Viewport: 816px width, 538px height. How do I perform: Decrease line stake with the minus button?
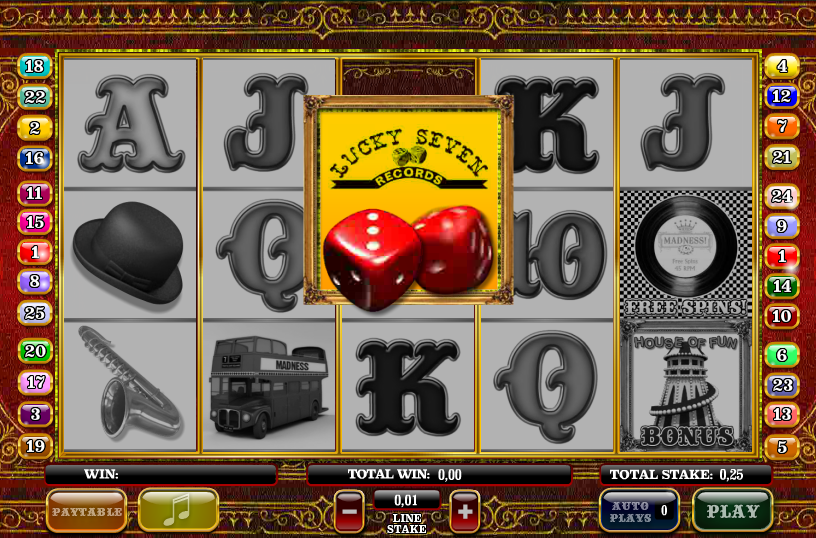pyautogui.click(x=349, y=510)
